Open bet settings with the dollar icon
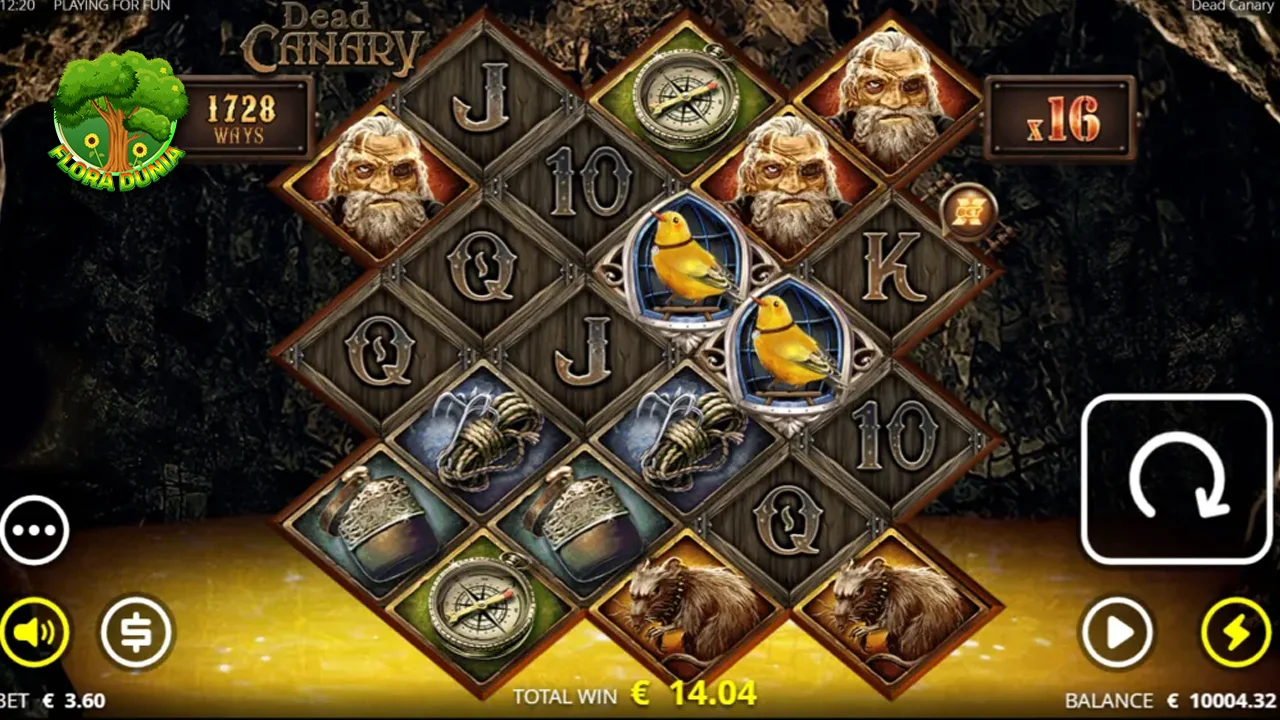This screenshot has height=720, width=1280. point(136,630)
